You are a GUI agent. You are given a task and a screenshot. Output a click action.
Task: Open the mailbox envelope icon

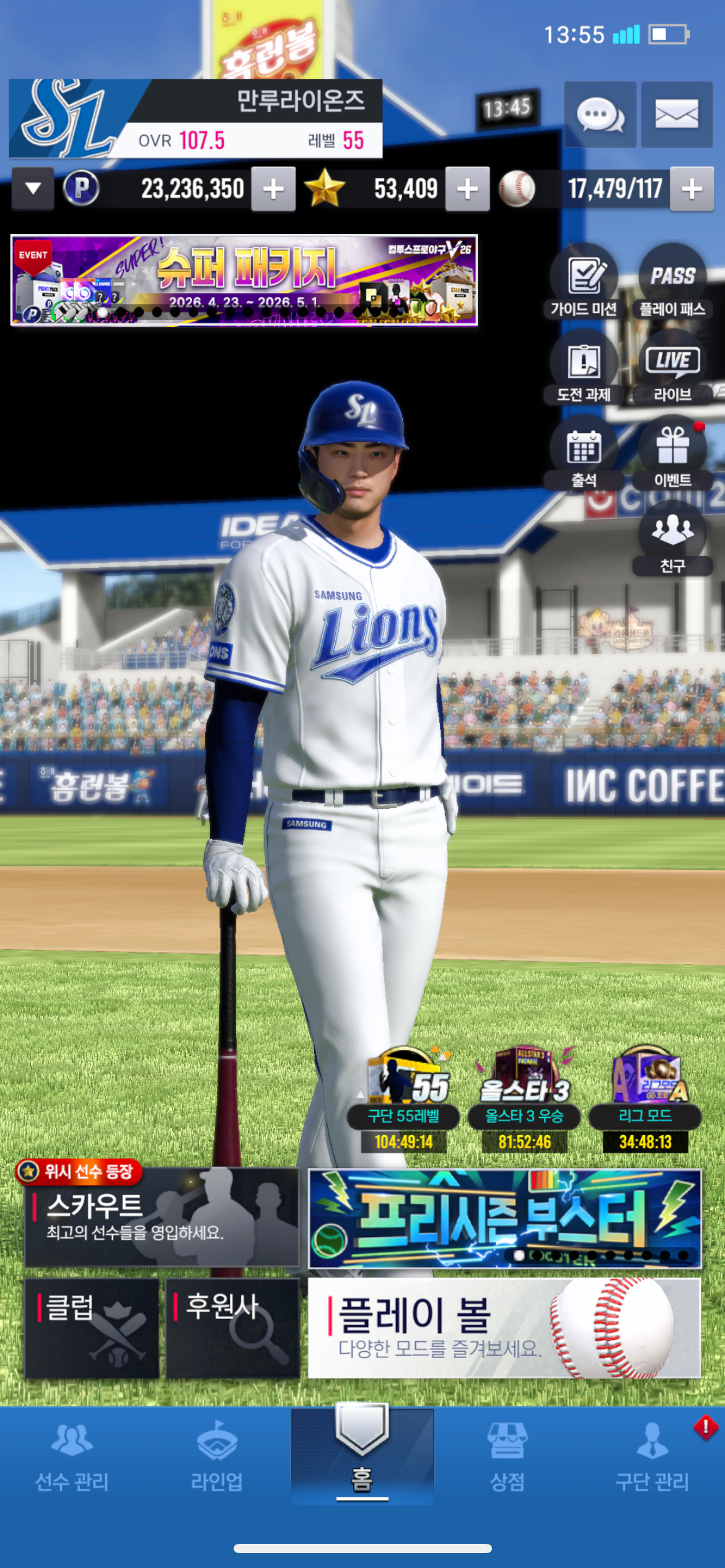[x=676, y=115]
